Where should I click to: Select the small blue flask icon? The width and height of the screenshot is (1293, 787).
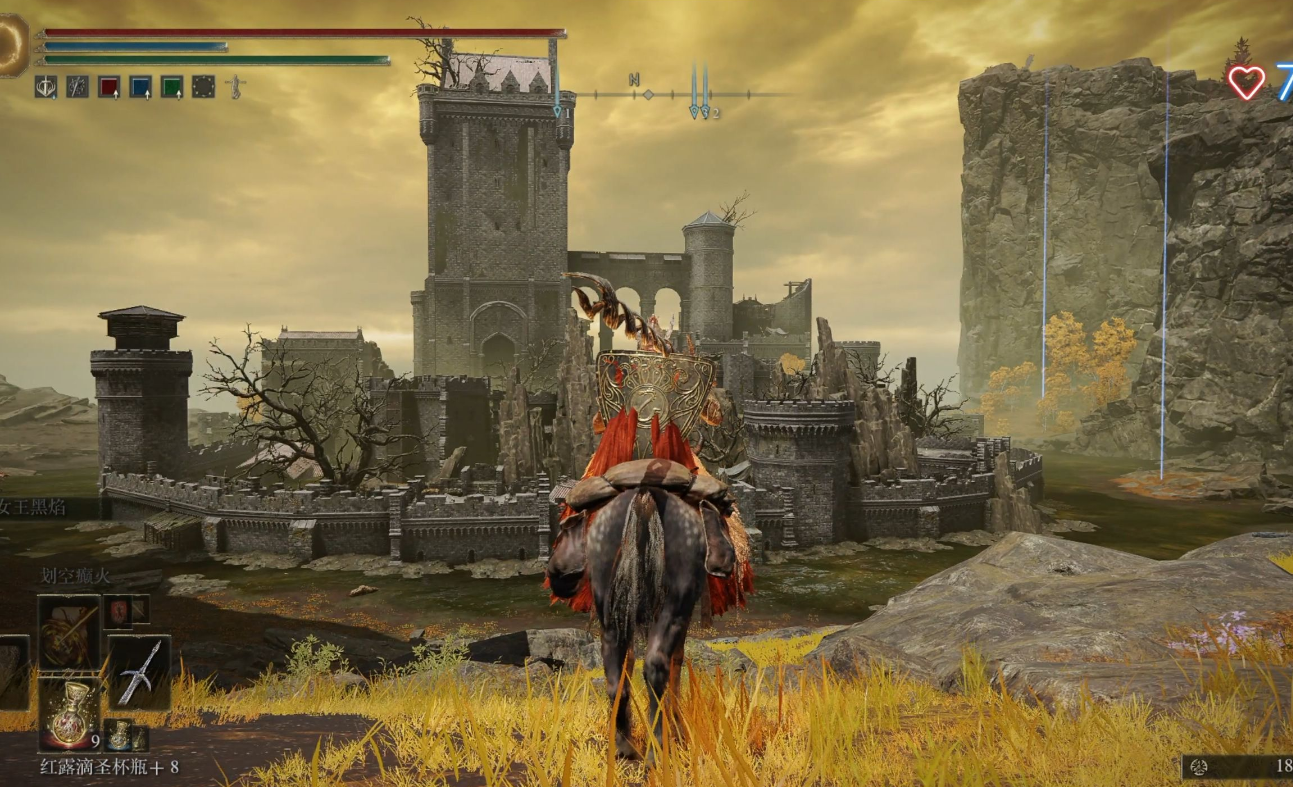point(119,736)
